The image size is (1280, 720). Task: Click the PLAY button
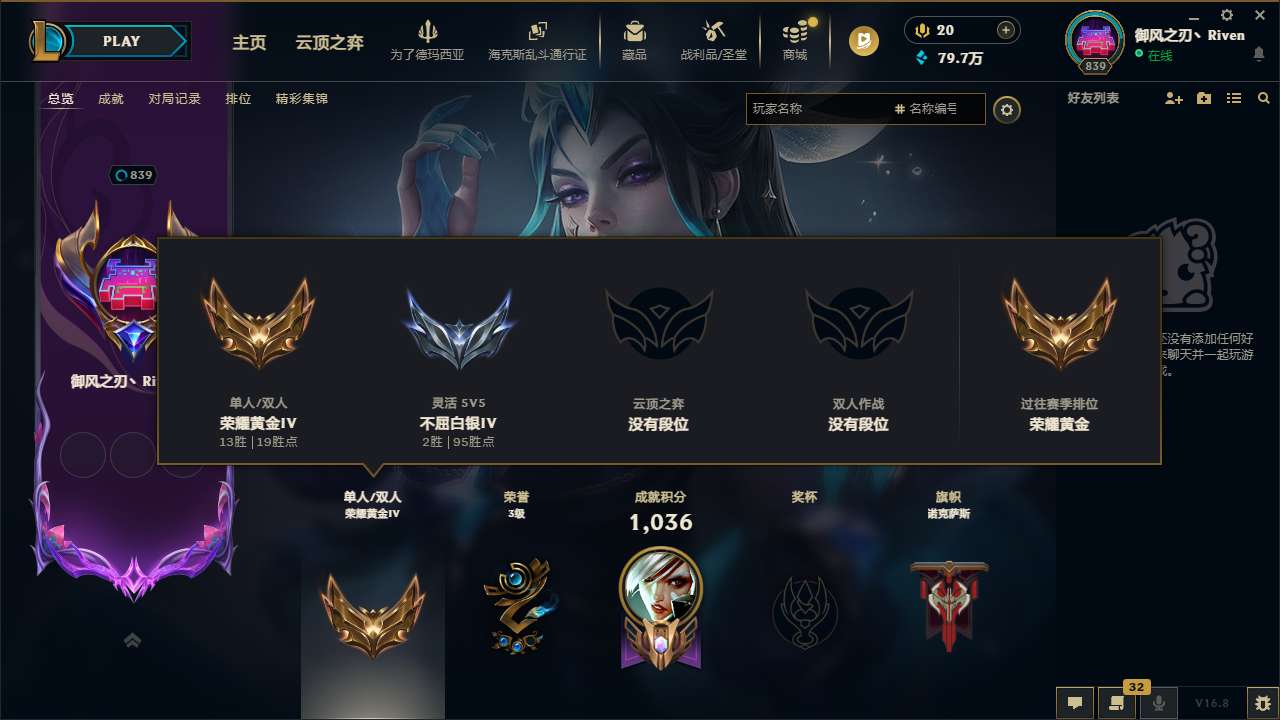coord(122,41)
